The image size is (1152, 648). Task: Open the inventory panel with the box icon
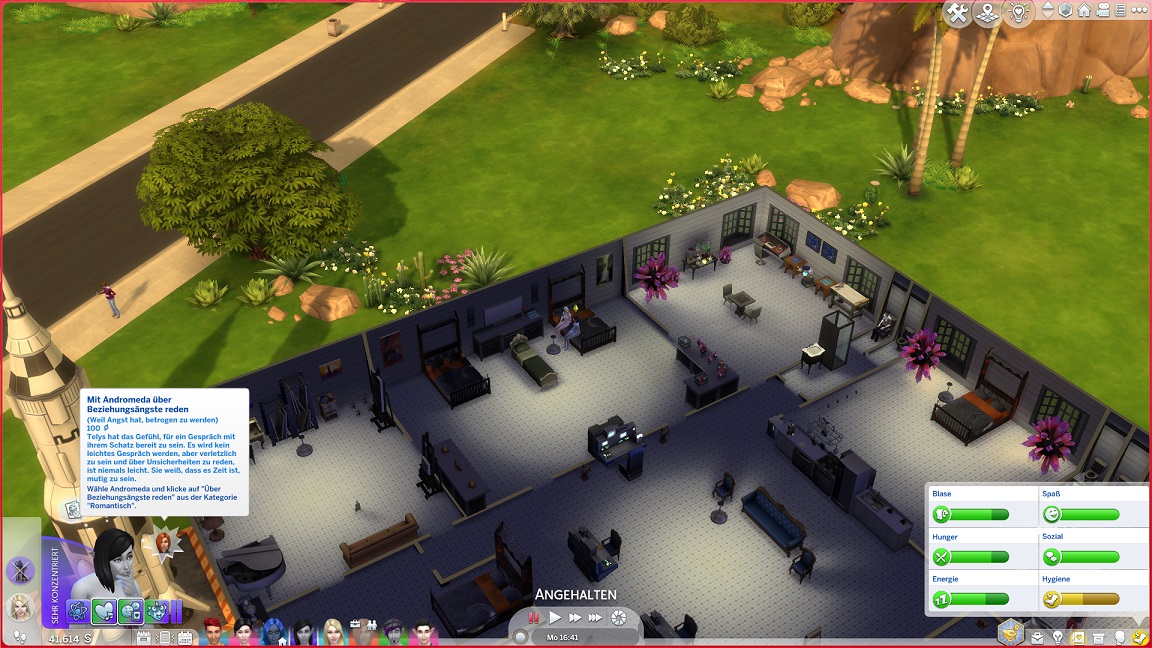pyautogui.click(x=1098, y=637)
